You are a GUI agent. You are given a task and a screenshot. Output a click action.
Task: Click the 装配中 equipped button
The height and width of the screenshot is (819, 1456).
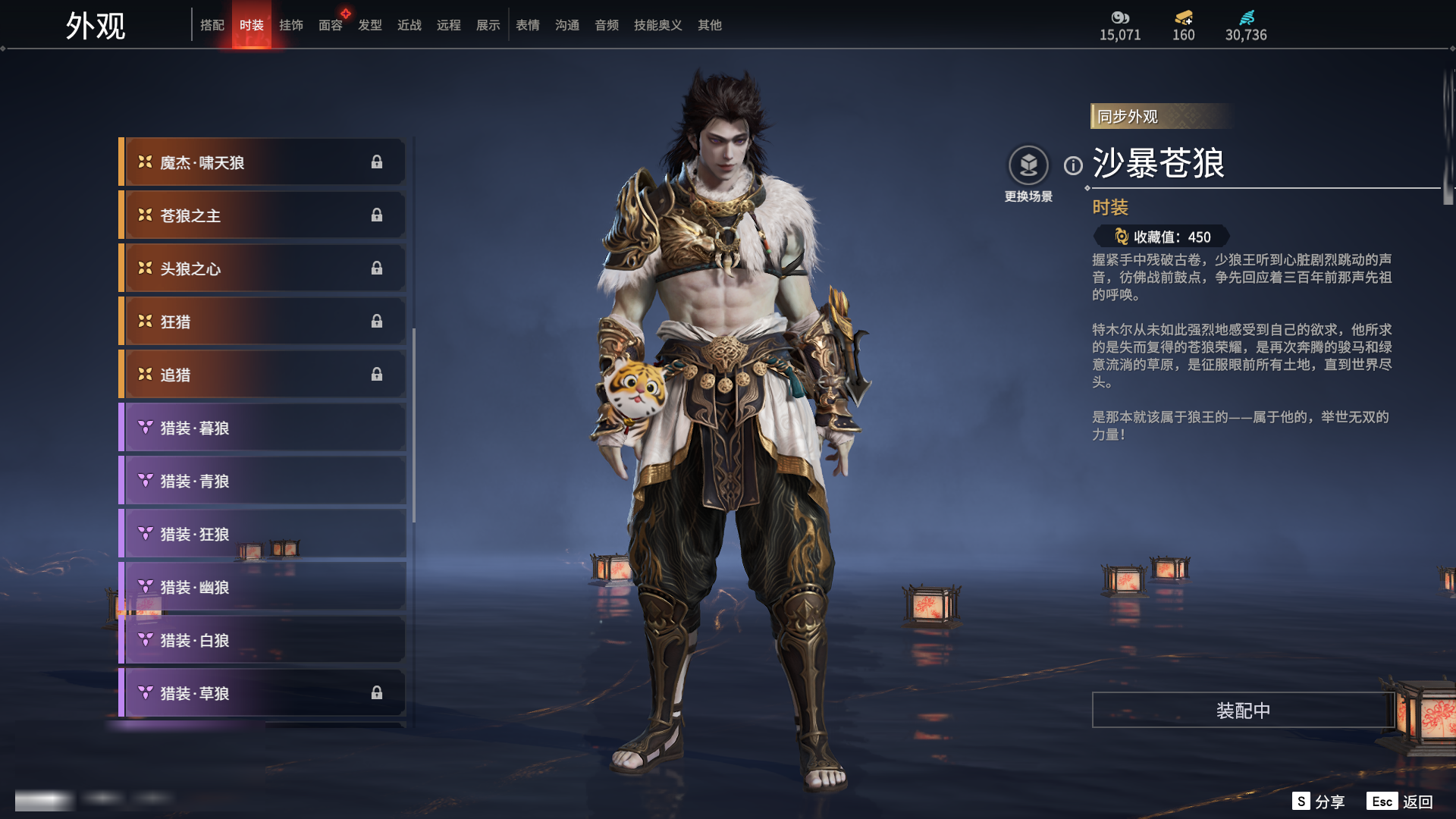pos(1243,711)
